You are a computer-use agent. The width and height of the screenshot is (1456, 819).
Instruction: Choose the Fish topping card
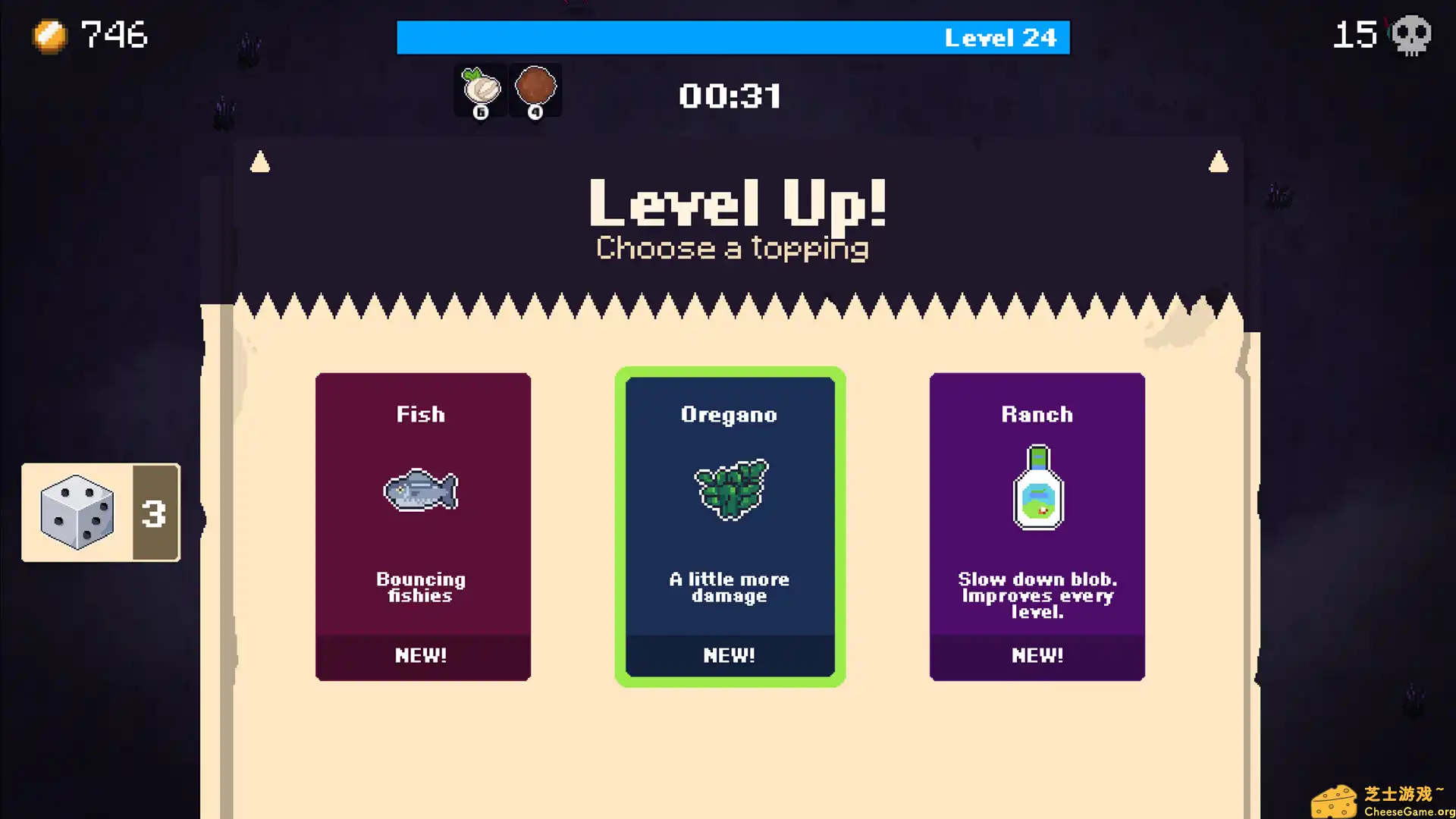tap(422, 526)
